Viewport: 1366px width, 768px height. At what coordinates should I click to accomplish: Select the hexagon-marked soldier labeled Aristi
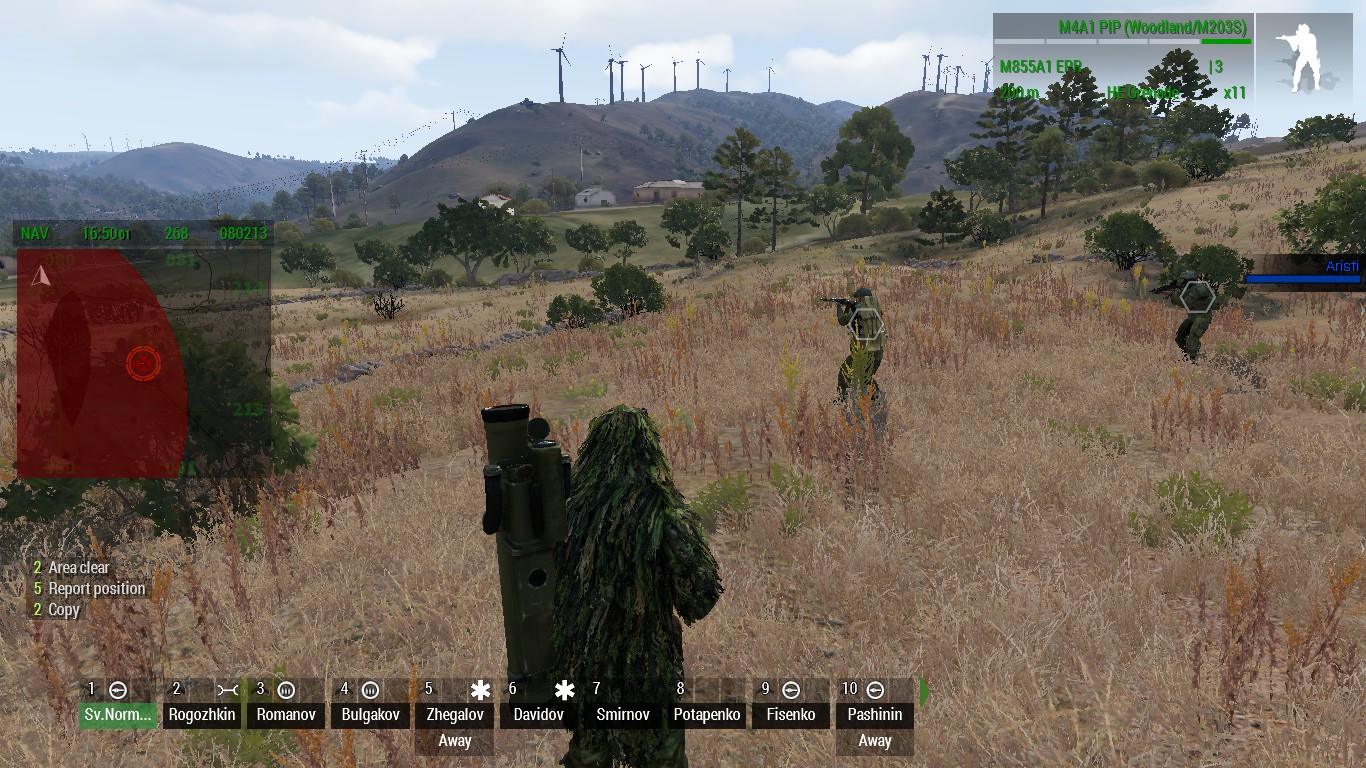click(x=1197, y=297)
